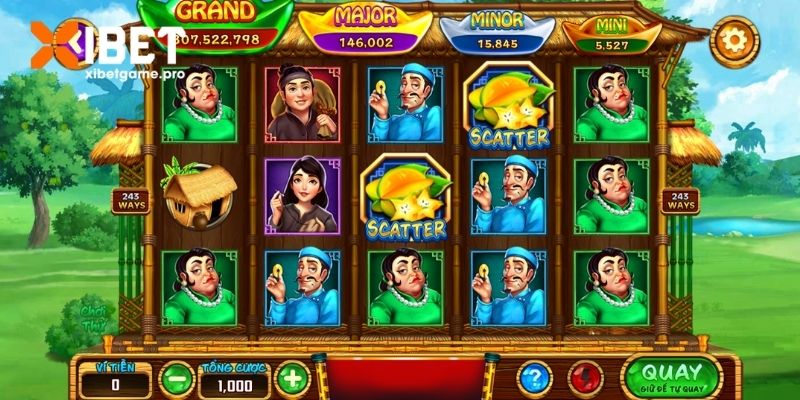800x400 pixels.
Task: Increase the total bet with the plus button
Action: tap(290, 379)
